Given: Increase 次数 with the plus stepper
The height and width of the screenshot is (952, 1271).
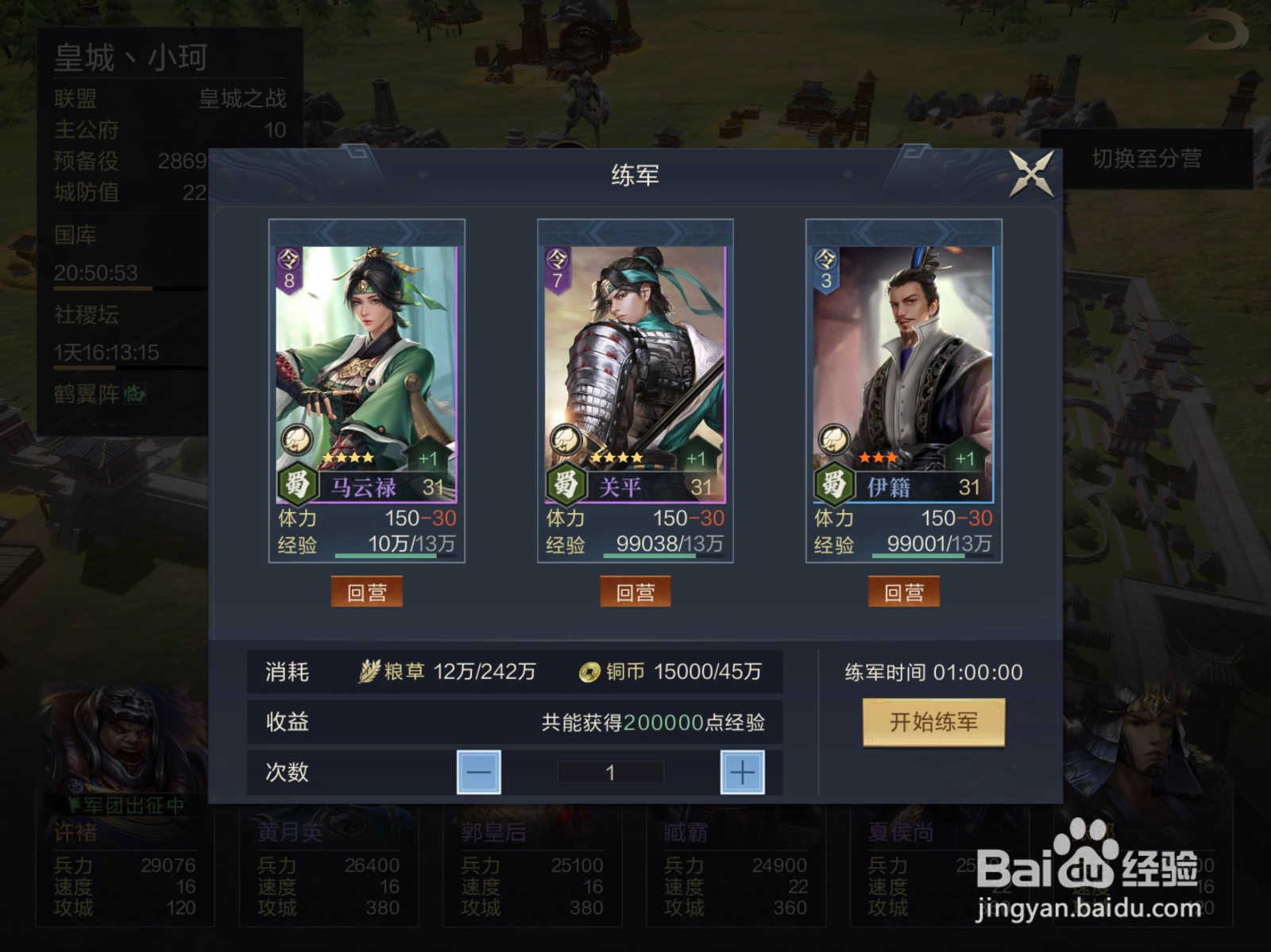Looking at the screenshot, I should click(740, 771).
